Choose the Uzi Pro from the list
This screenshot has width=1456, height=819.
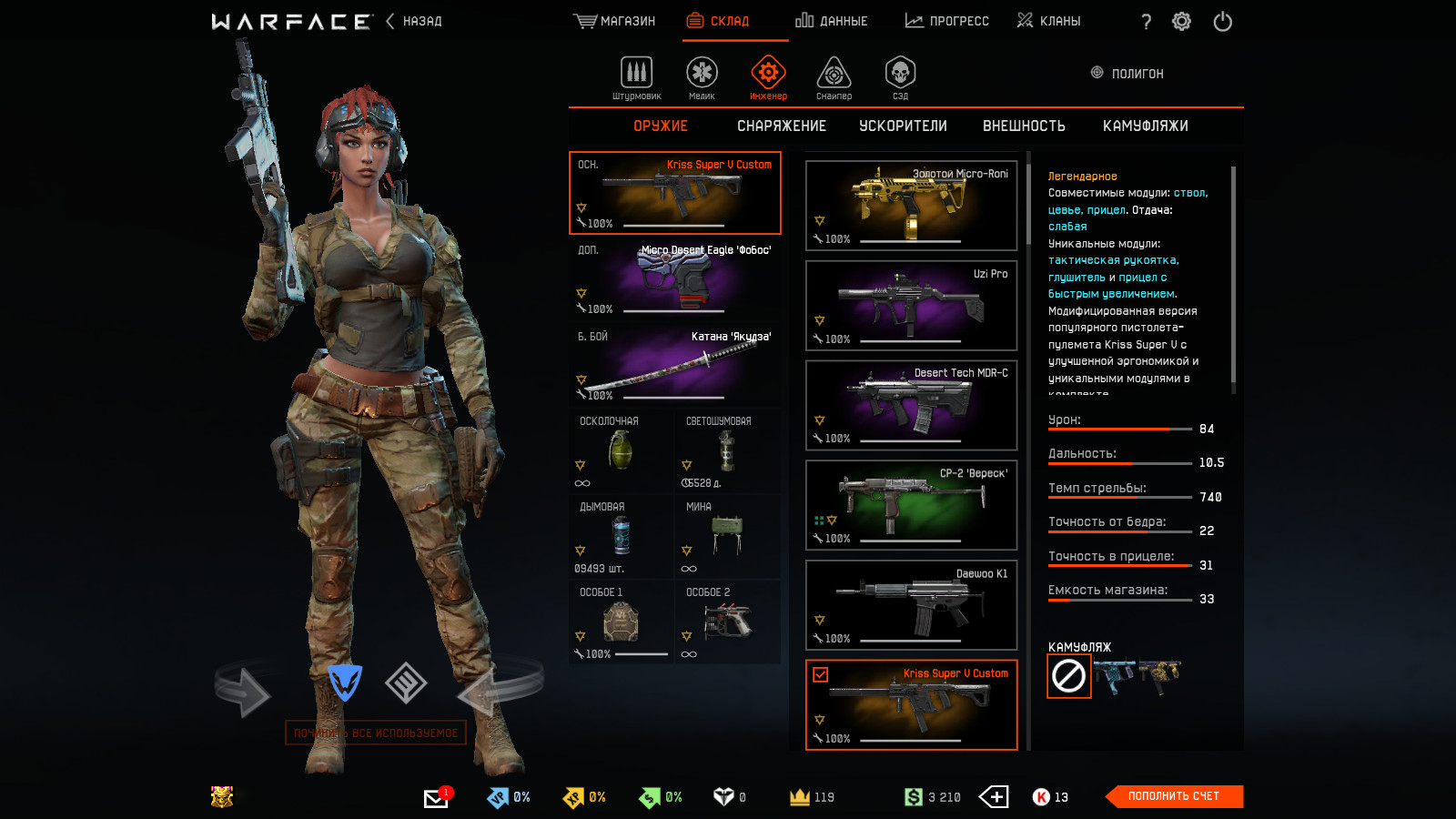point(911,306)
